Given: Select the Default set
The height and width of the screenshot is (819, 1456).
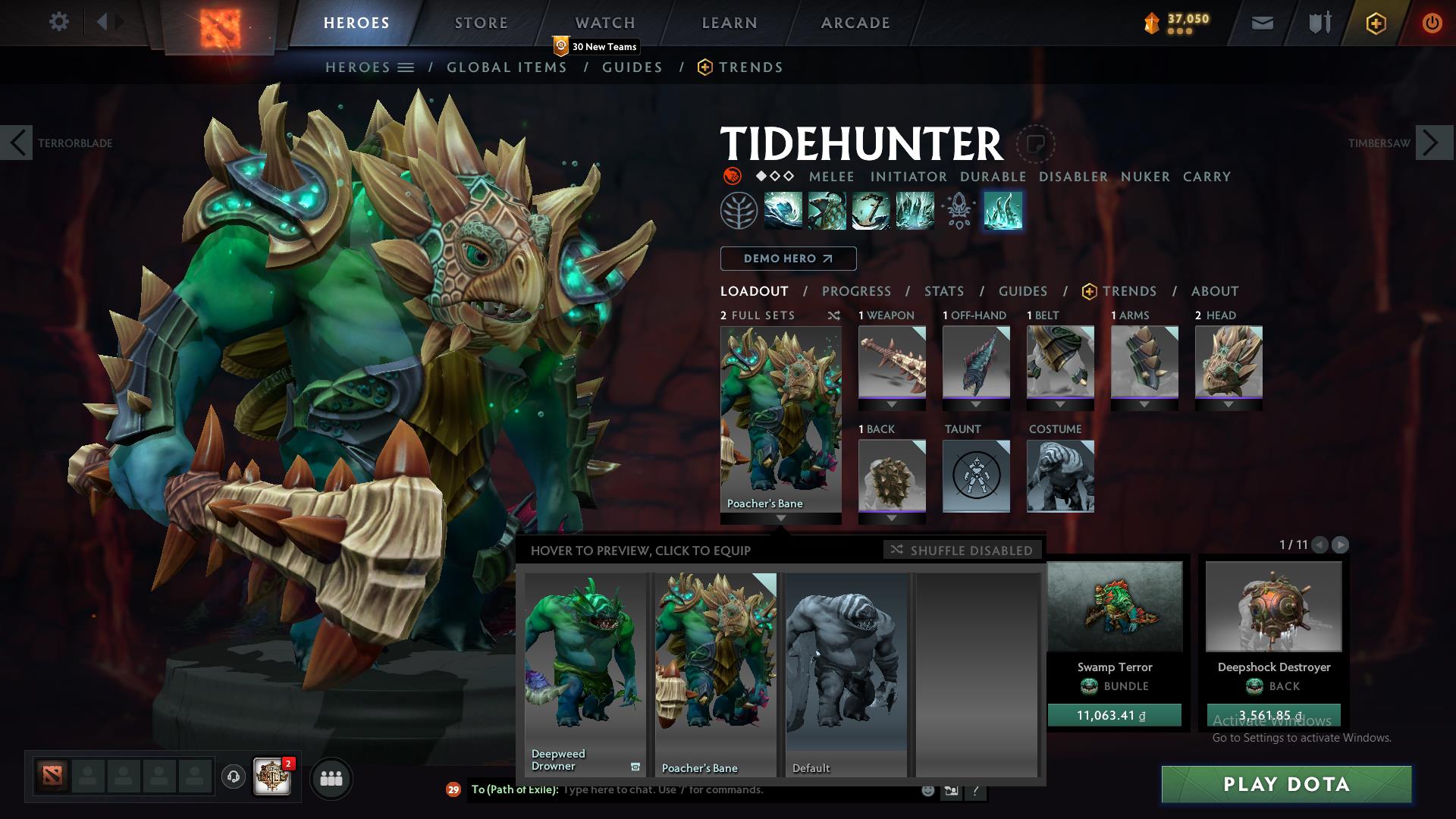Looking at the screenshot, I should (846, 673).
